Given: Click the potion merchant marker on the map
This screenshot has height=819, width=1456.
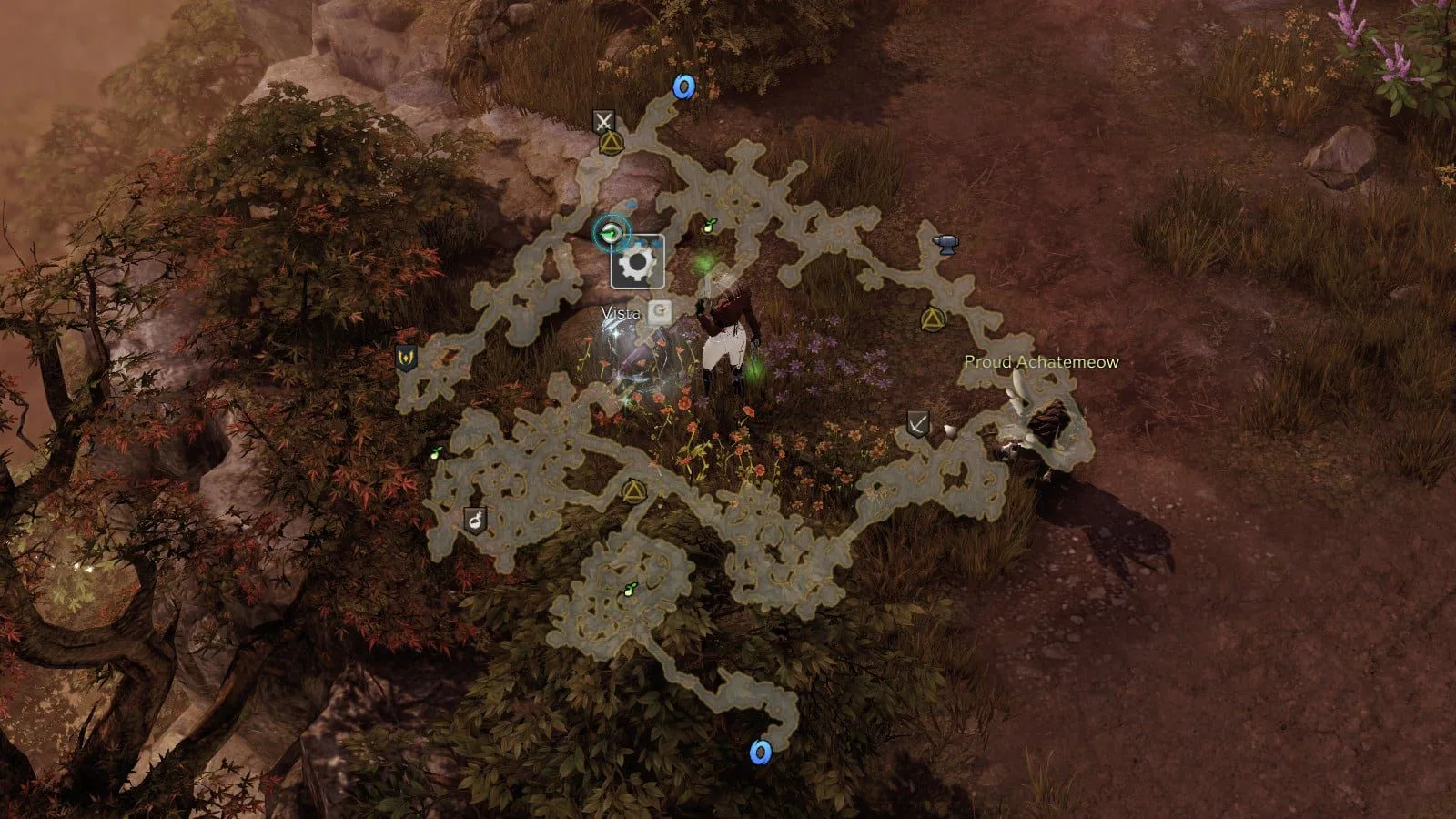Looking at the screenshot, I should click(x=475, y=521).
